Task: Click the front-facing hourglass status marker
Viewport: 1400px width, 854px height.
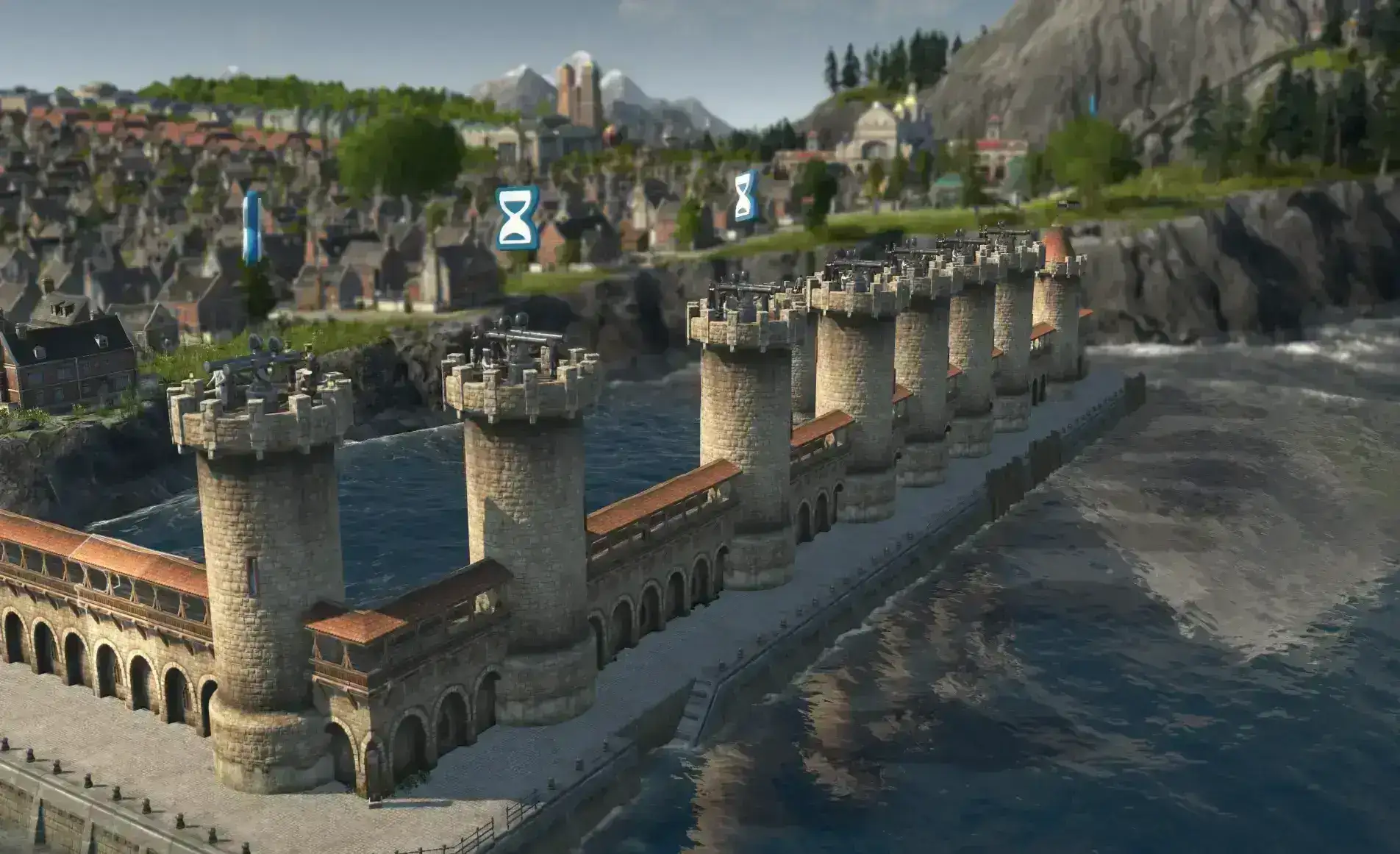Action: pos(517,218)
